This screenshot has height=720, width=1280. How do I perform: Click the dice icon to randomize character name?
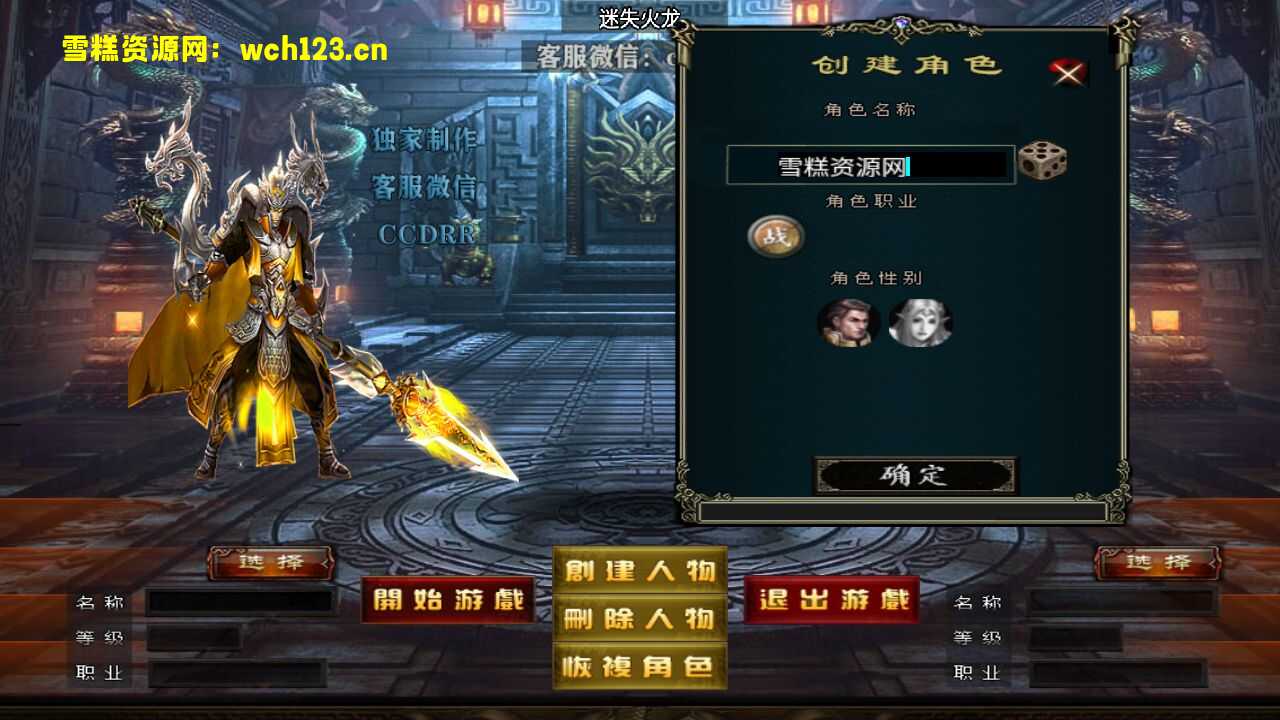pos(1042,161)
